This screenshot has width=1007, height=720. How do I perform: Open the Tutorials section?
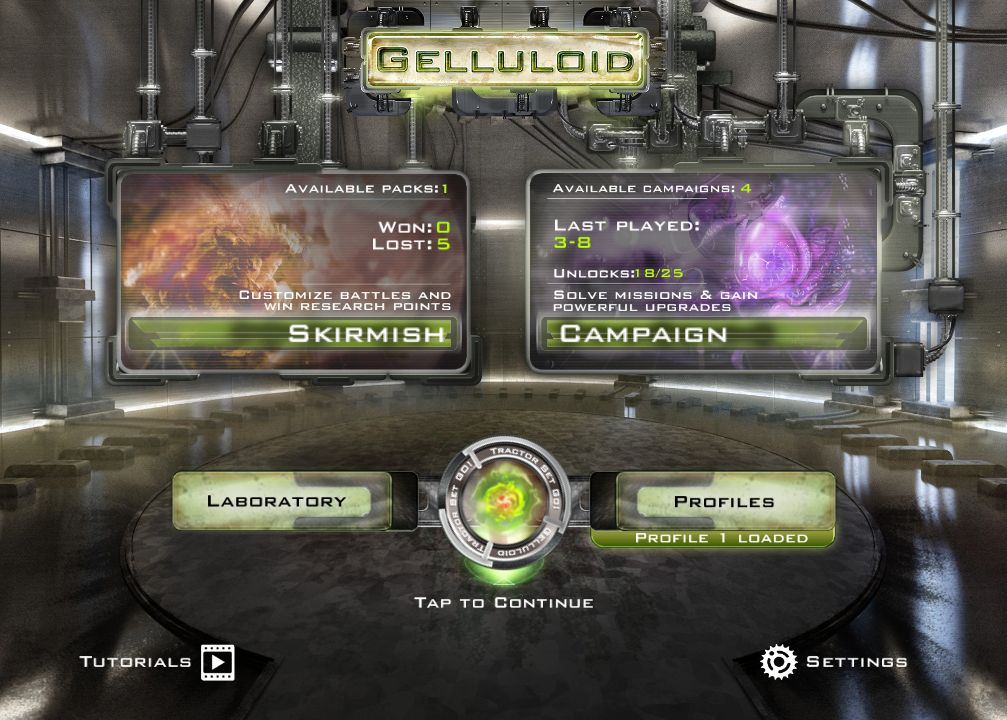point(136,662)
